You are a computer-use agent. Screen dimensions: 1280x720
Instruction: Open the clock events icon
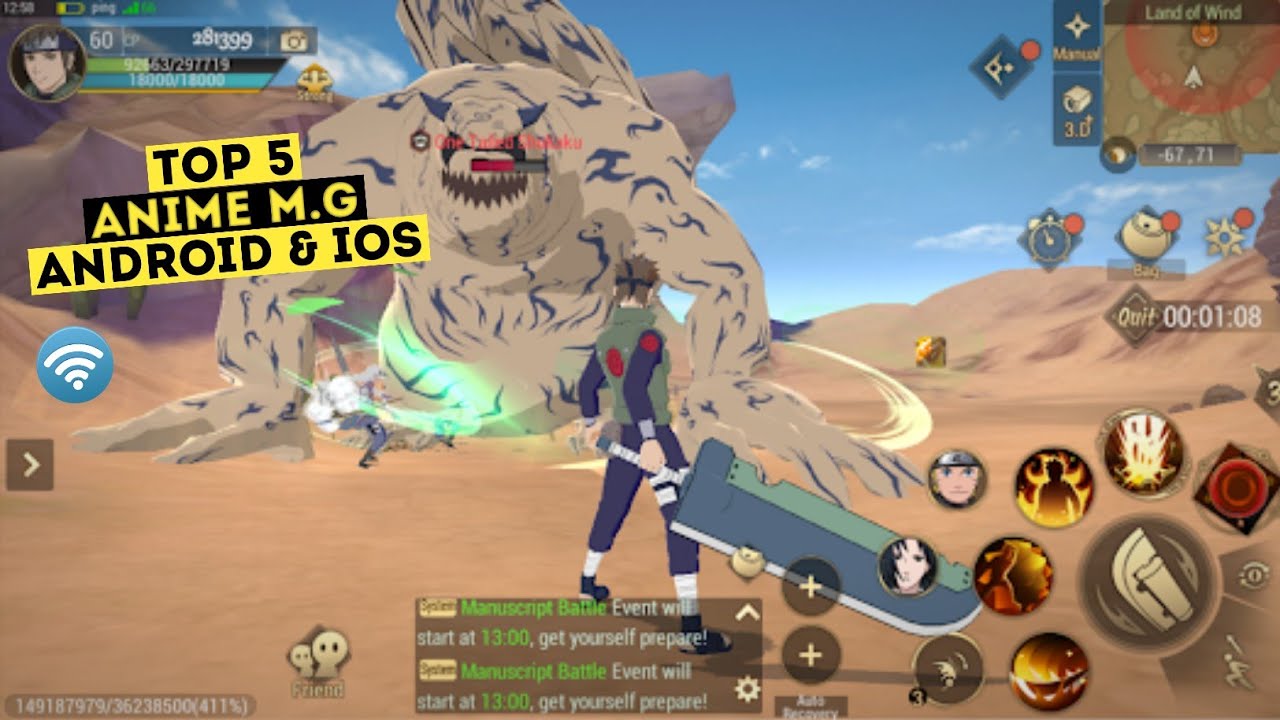(x=1048, y=238)
